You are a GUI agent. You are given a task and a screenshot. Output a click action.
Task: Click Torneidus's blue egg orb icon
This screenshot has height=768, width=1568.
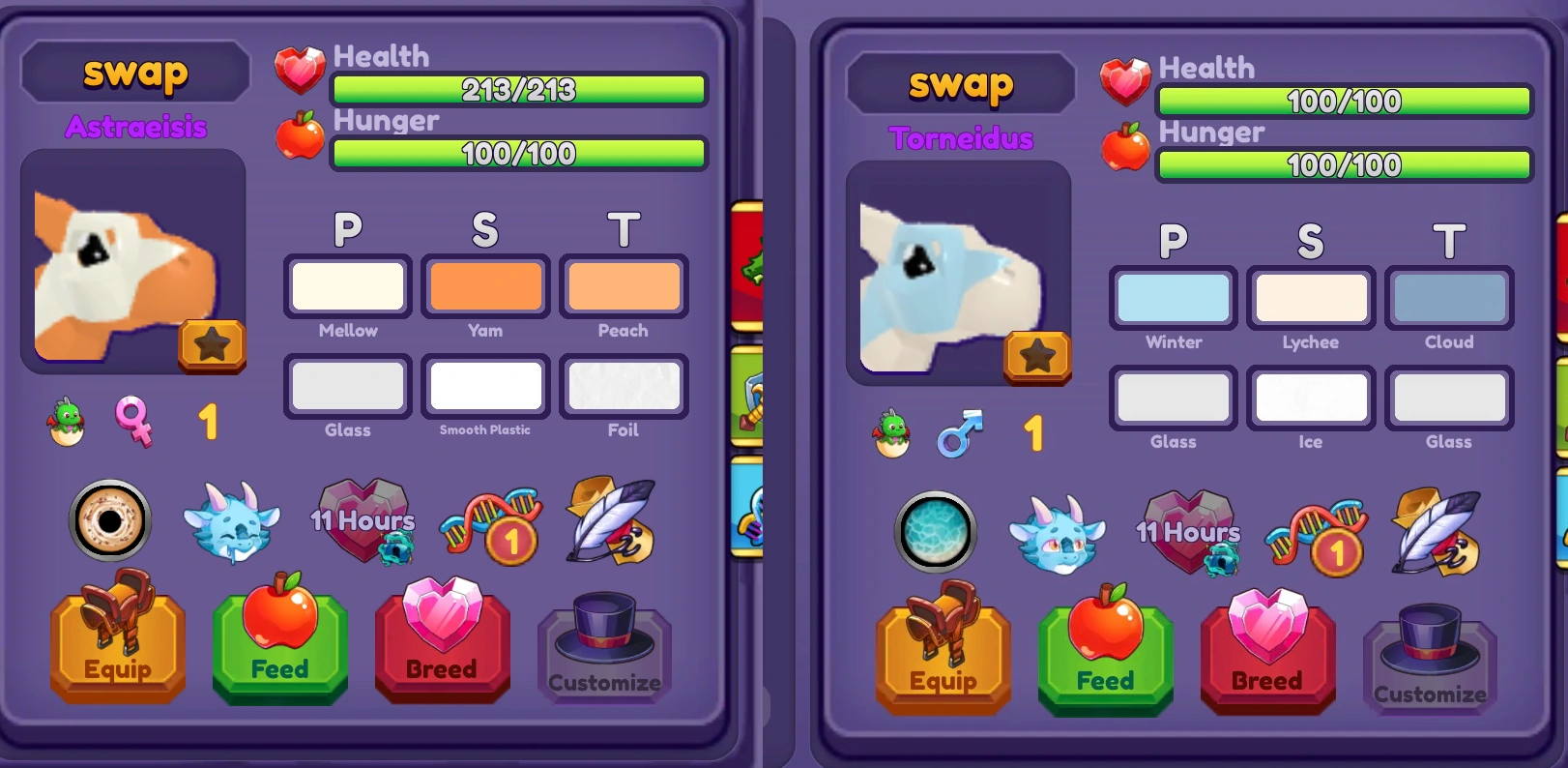click(x=935, y=533)
